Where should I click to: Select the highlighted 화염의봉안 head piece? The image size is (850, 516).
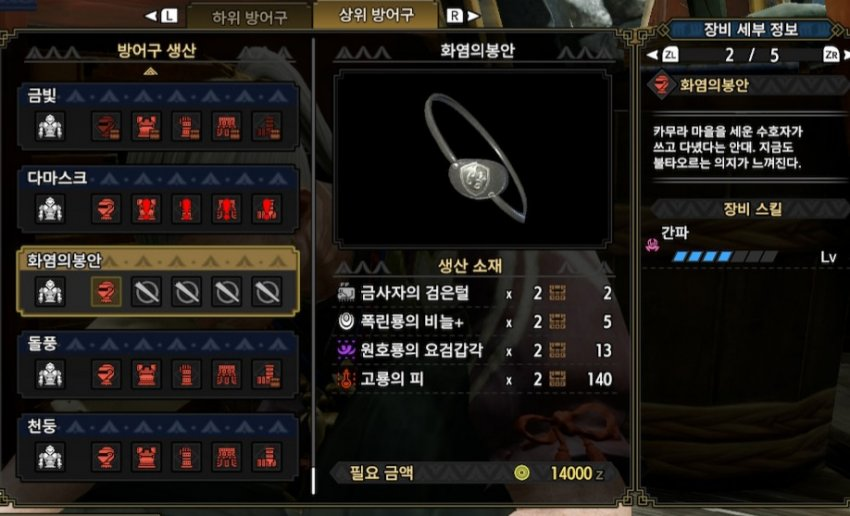[107, 292]
